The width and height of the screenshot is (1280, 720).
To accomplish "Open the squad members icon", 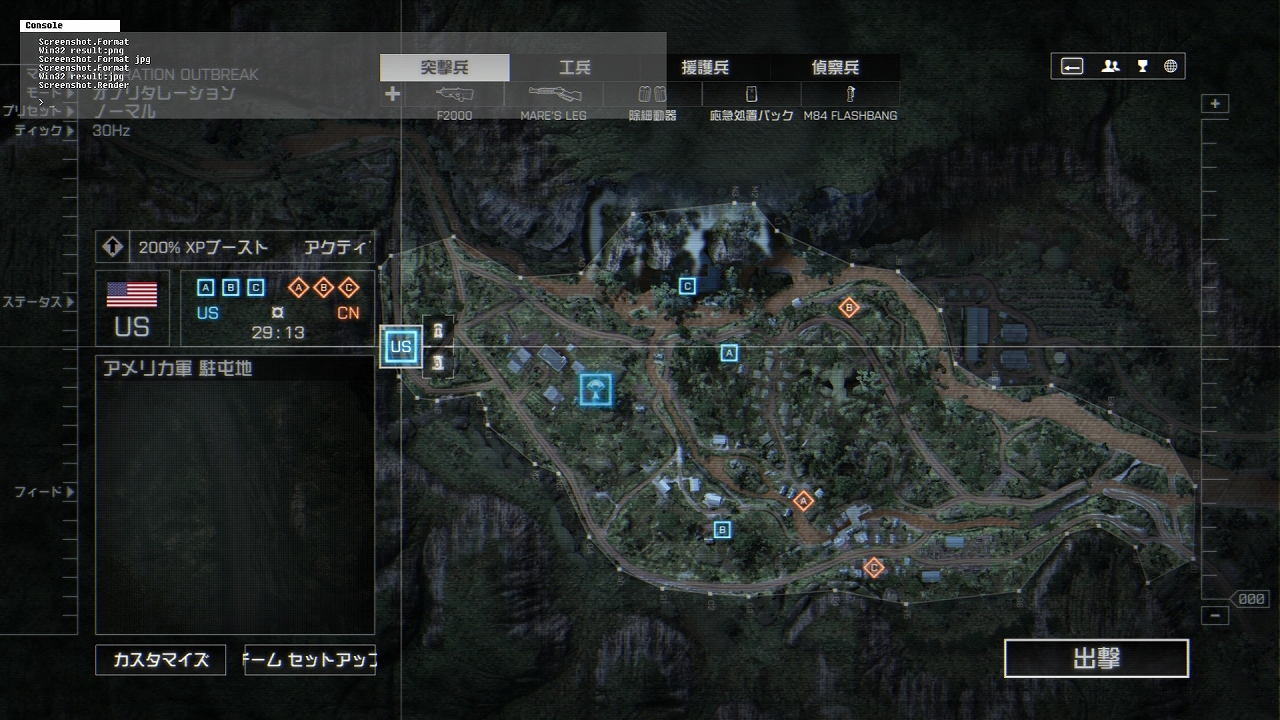I will (x=1110, y=67).
